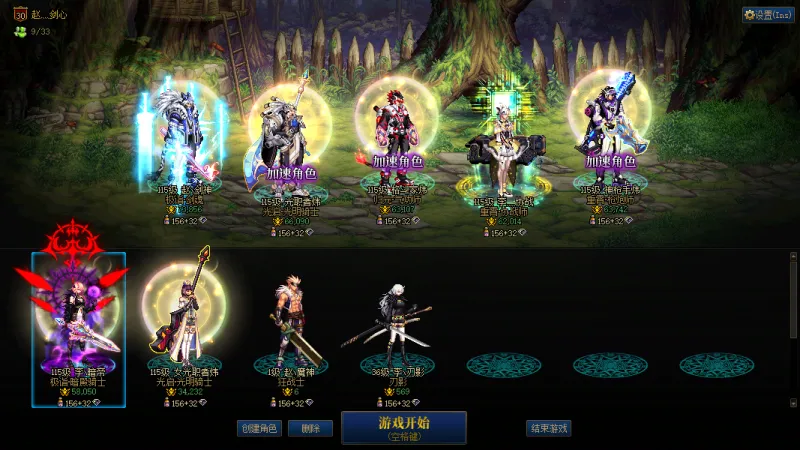Click the 删除 delete character button
The height and width of the screenshot is (450, 800).
[310, 428]
